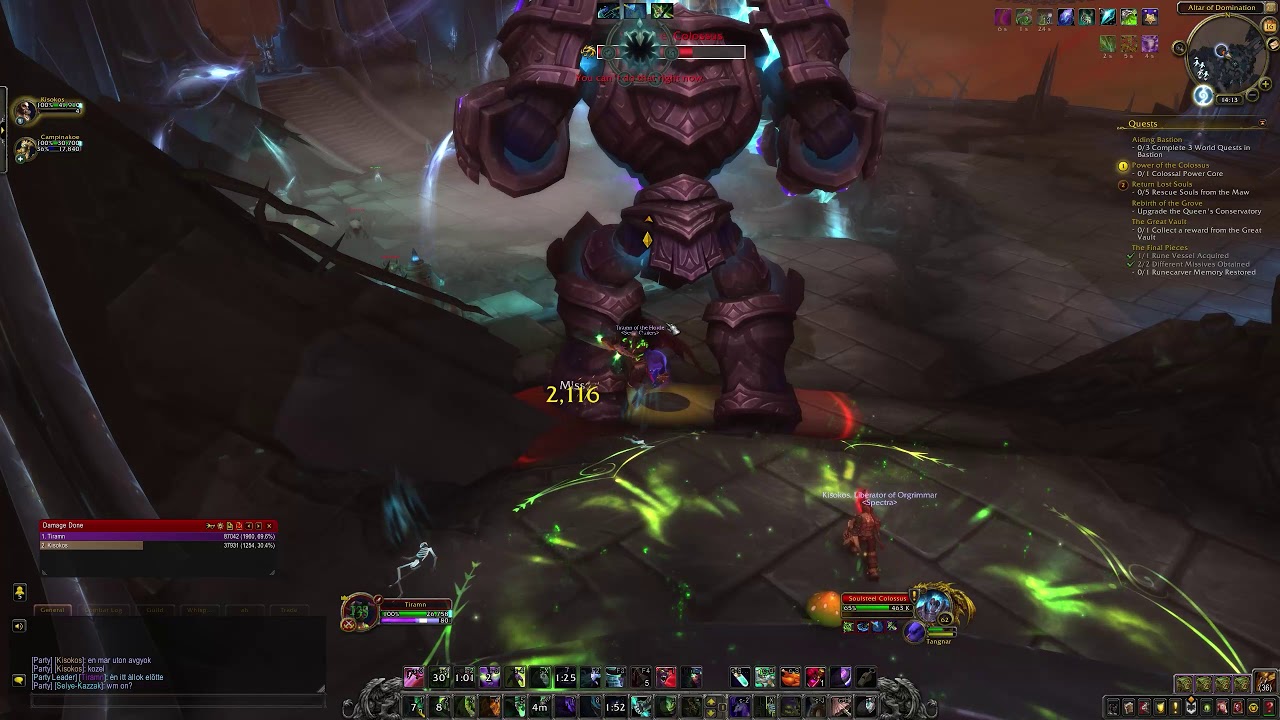Viewport: 1280px width, 720px height.
Task: Zoom in the minimap using the plus button
Action: (x=1265, y=83)
